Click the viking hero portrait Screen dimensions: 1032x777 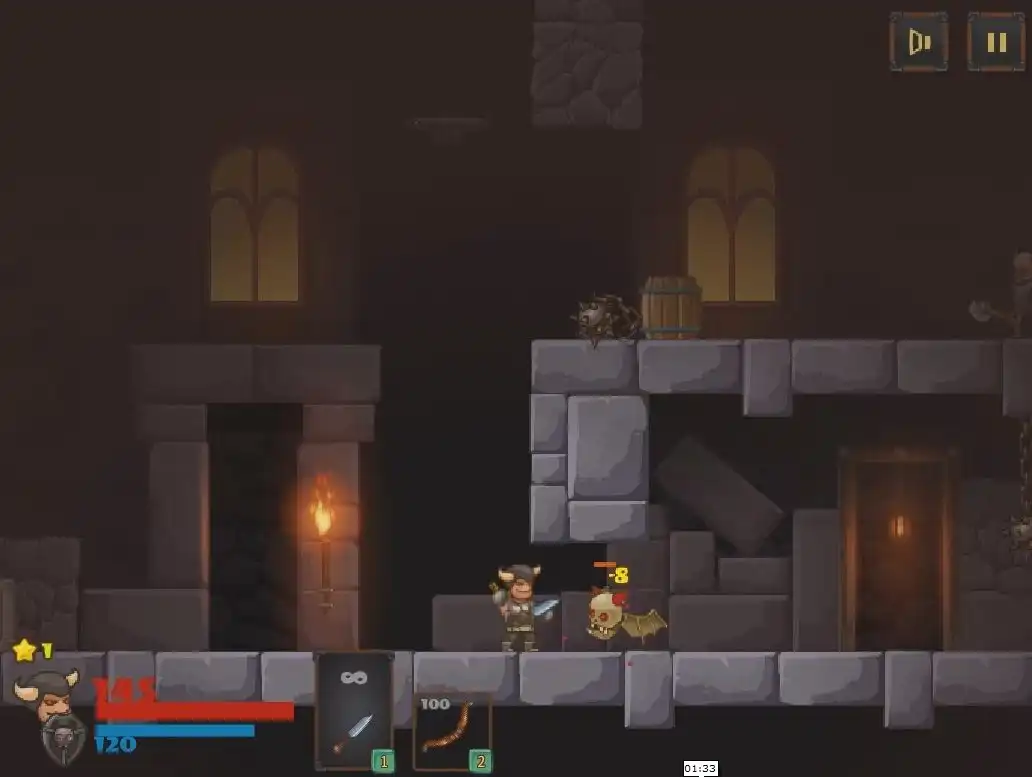[46, 693]
